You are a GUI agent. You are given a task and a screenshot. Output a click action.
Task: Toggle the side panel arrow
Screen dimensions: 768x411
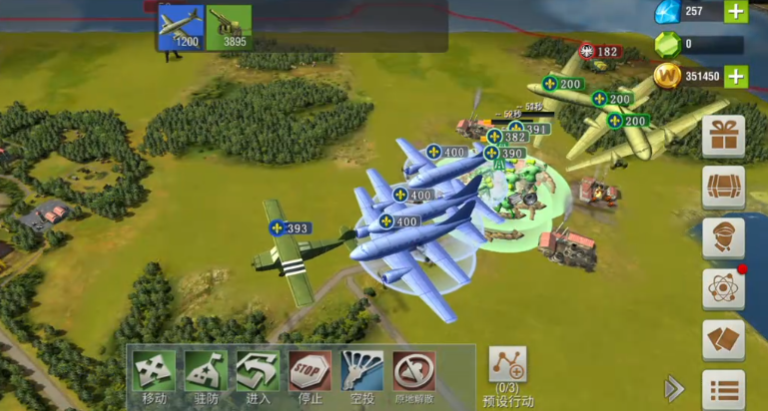coord(675,388)
